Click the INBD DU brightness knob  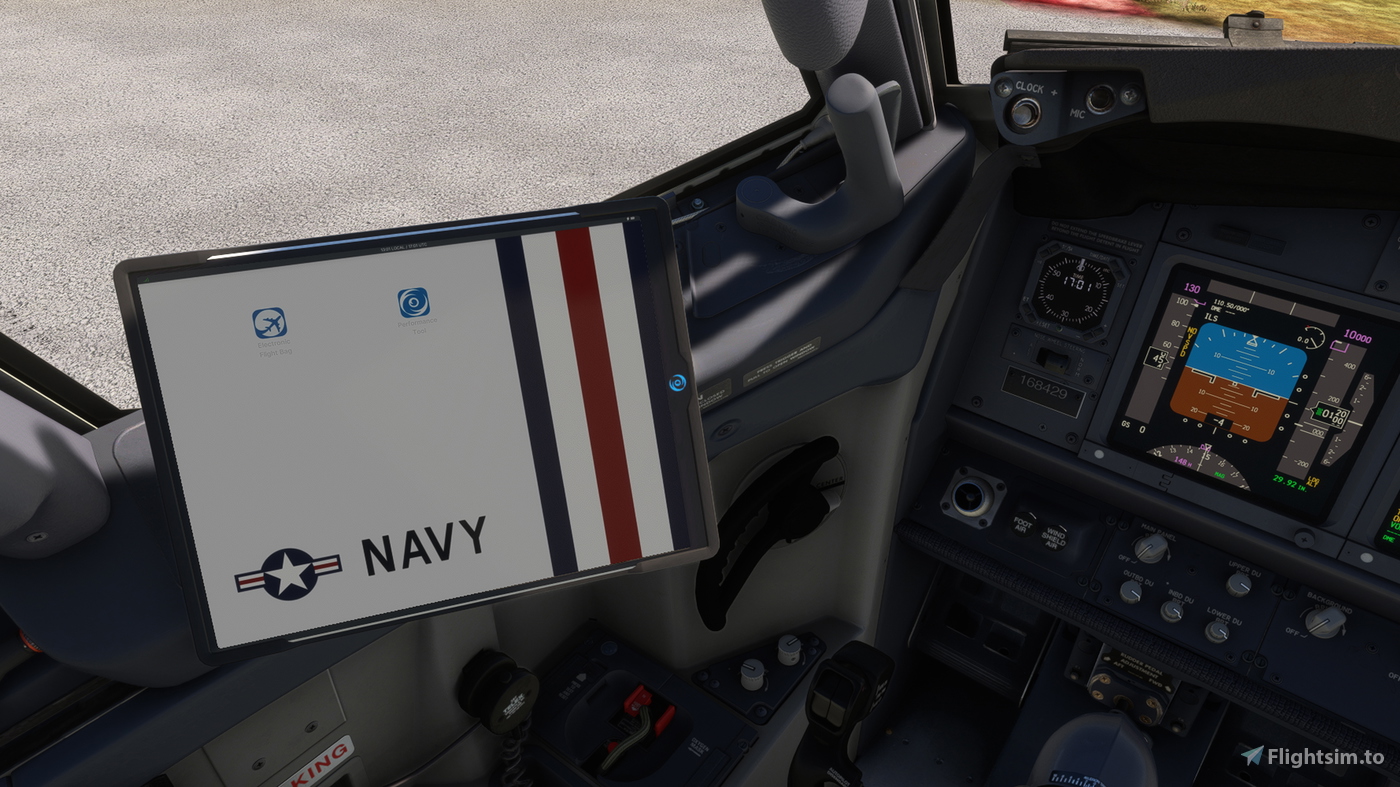(x=1172, y=612)
